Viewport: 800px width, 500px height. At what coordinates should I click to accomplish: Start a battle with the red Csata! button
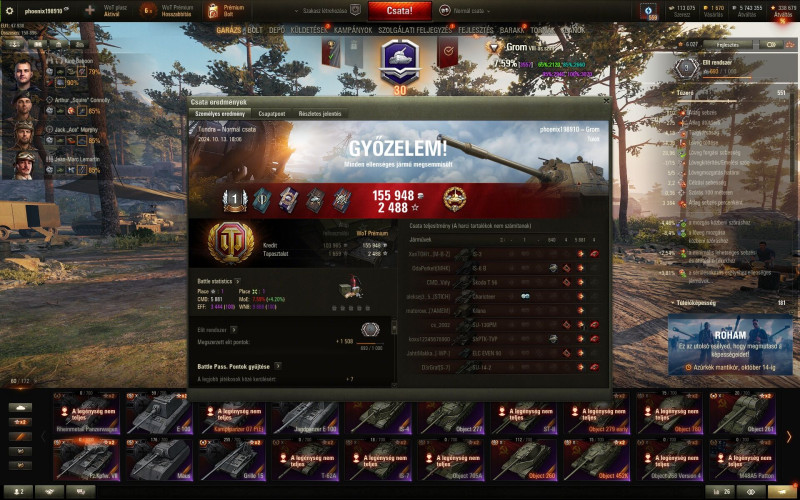(x=399, y=11)
